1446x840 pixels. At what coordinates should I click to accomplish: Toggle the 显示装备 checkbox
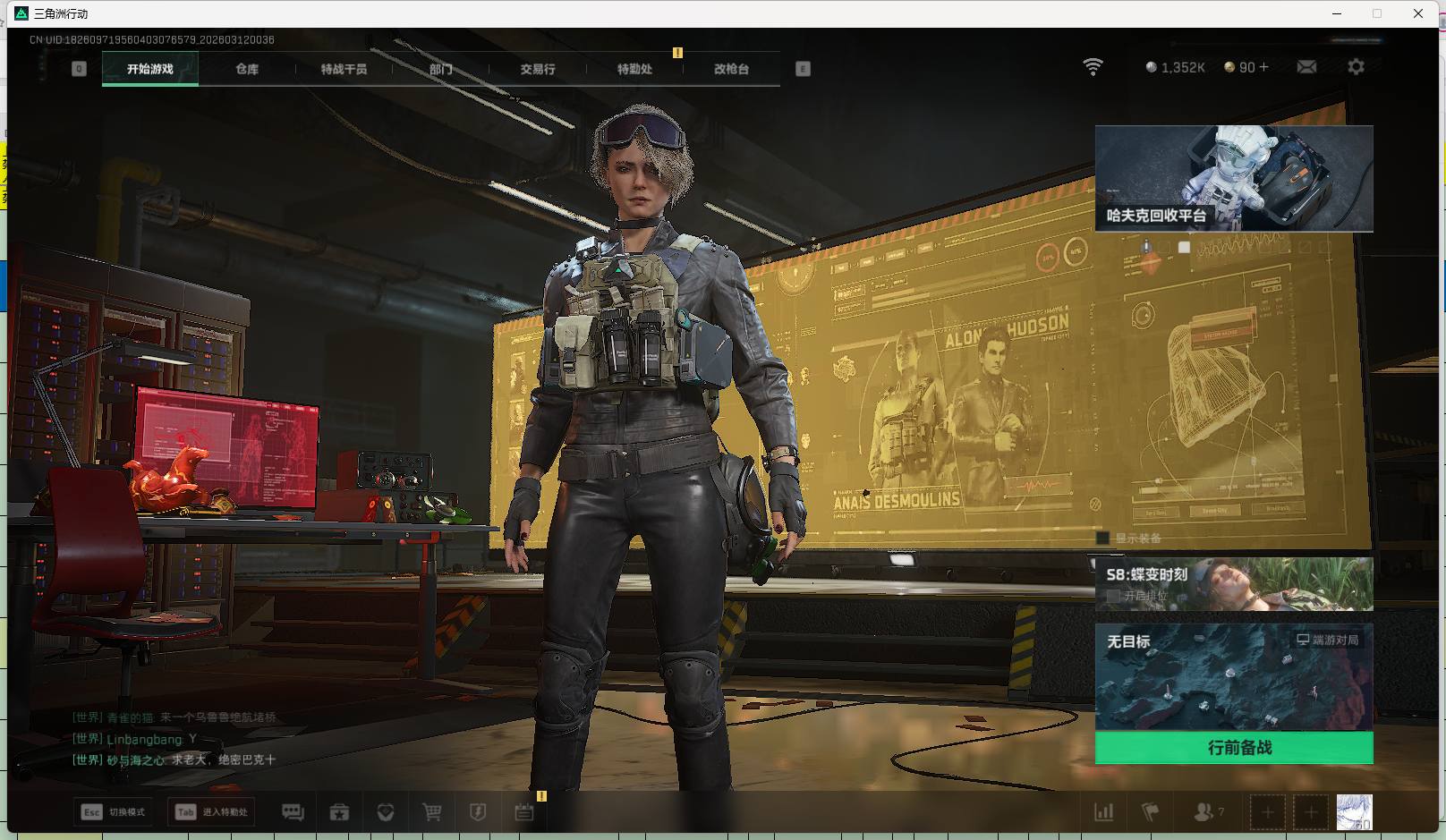[x=1103, y=539]
